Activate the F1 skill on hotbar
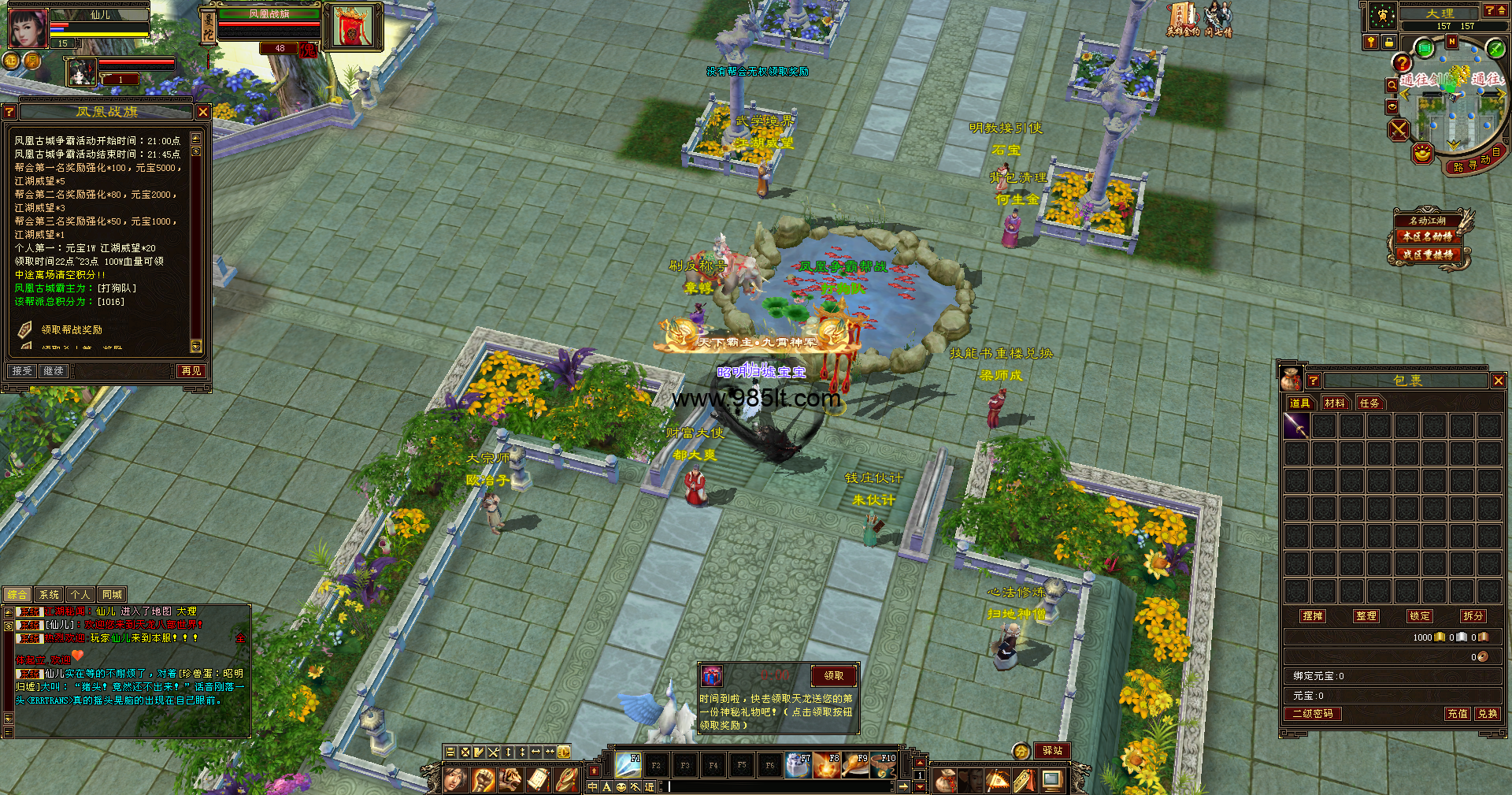The width and height of the screenshot is (1512, 795). [628, 764]
